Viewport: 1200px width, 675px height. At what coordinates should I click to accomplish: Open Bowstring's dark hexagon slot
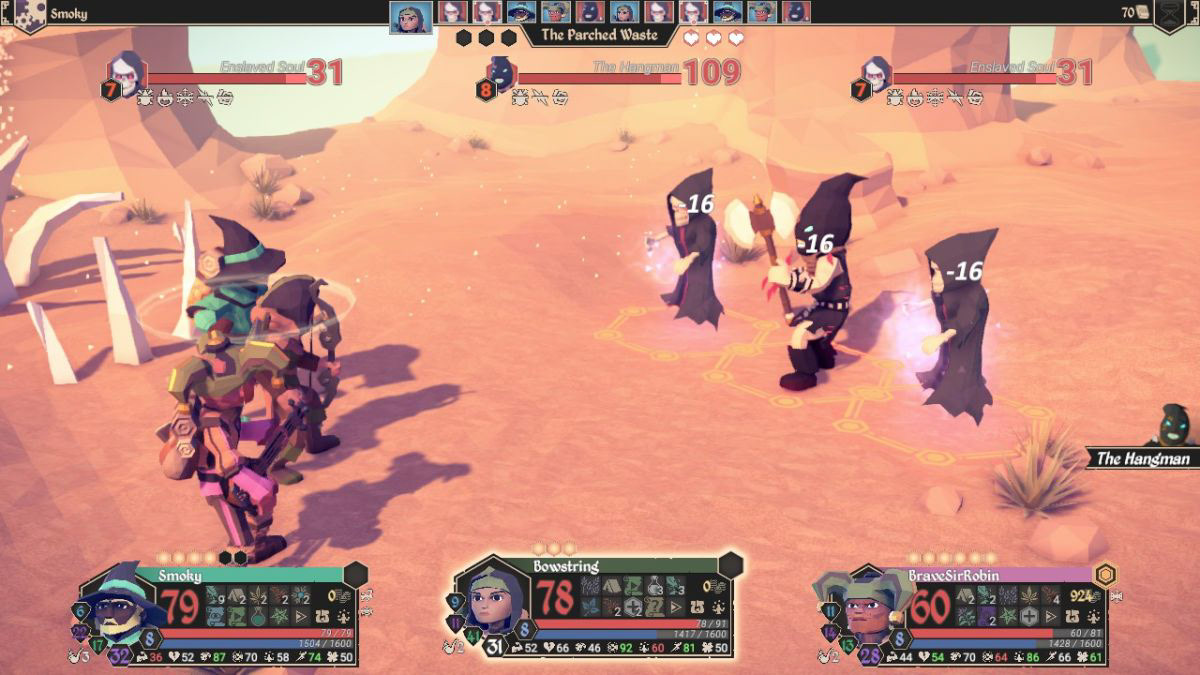(x=730, y=565)
